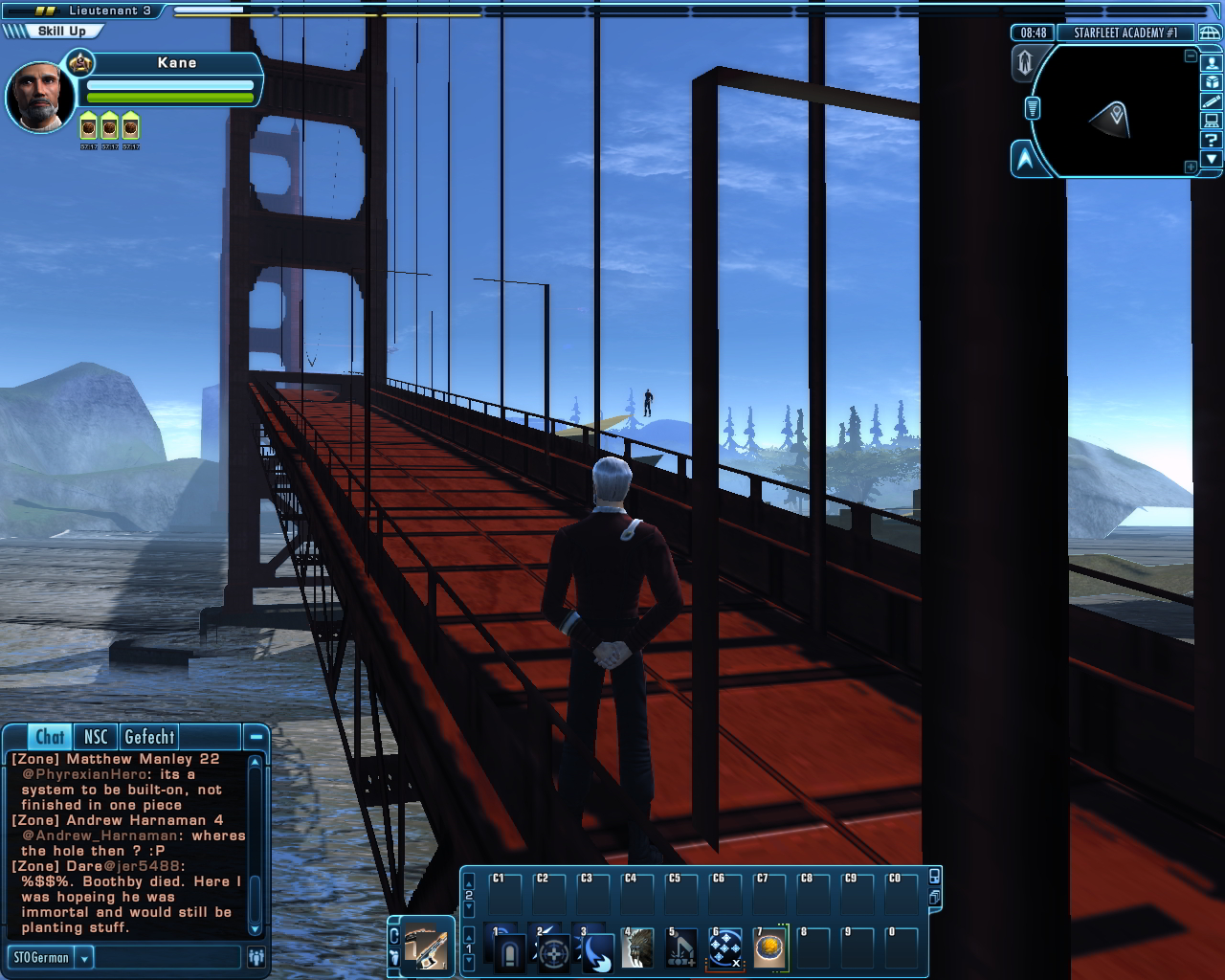Open the inventory box icon
This screenshot has width=1225, height=980.
click(1212, 81)
